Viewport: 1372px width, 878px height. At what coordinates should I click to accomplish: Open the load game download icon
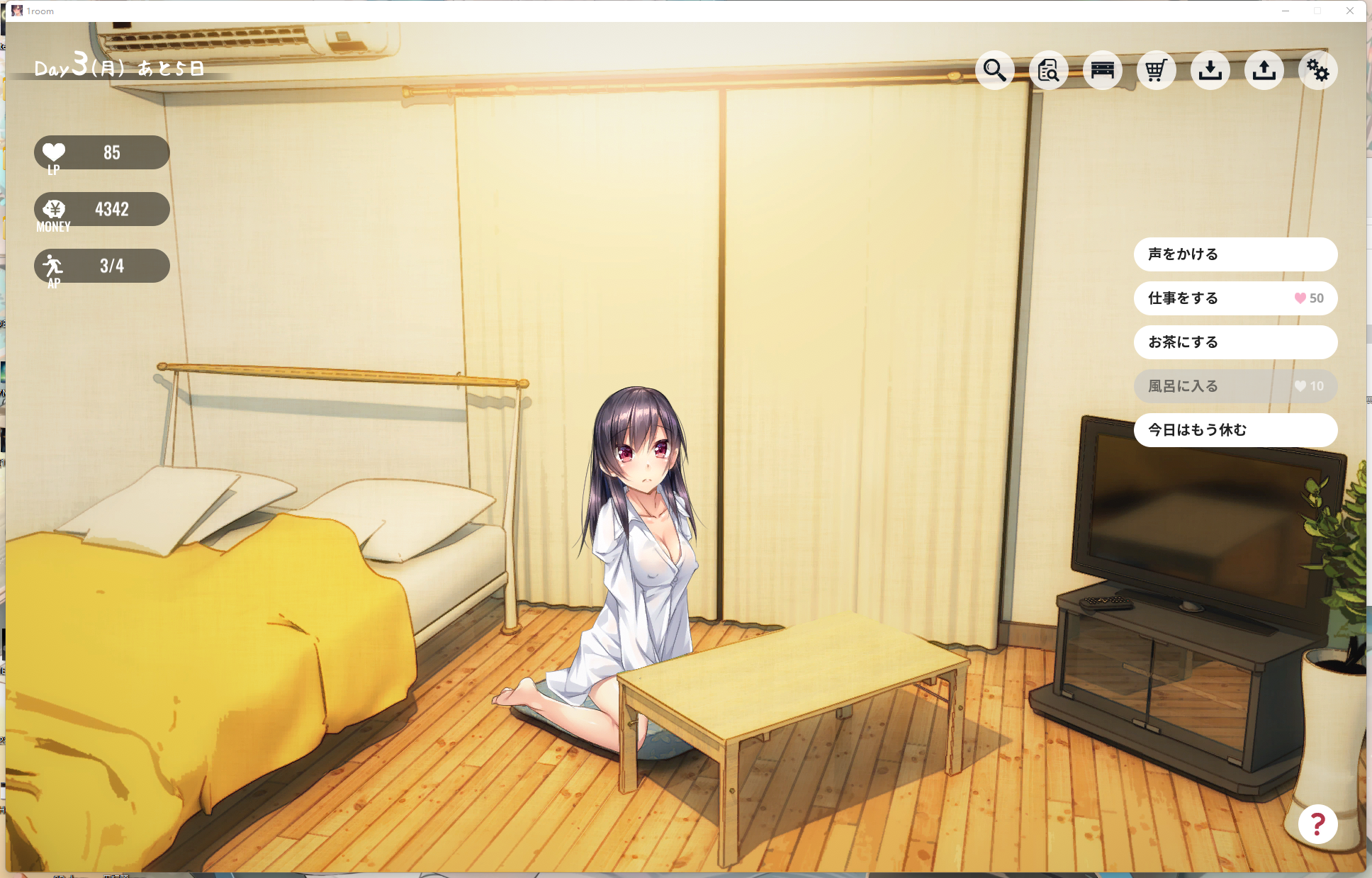click(x=1211, y=70)
